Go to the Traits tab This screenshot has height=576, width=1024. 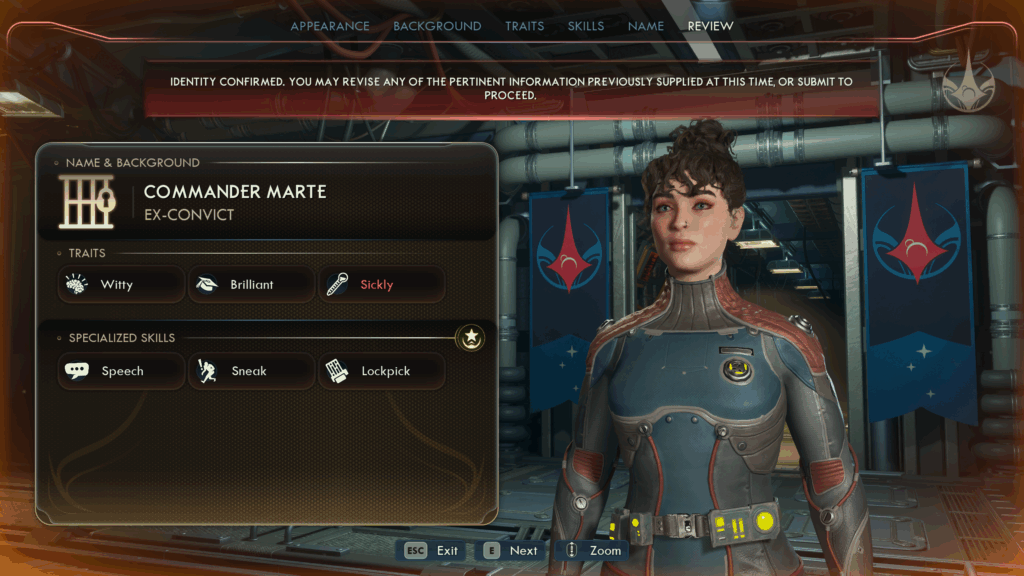point(525,26)
